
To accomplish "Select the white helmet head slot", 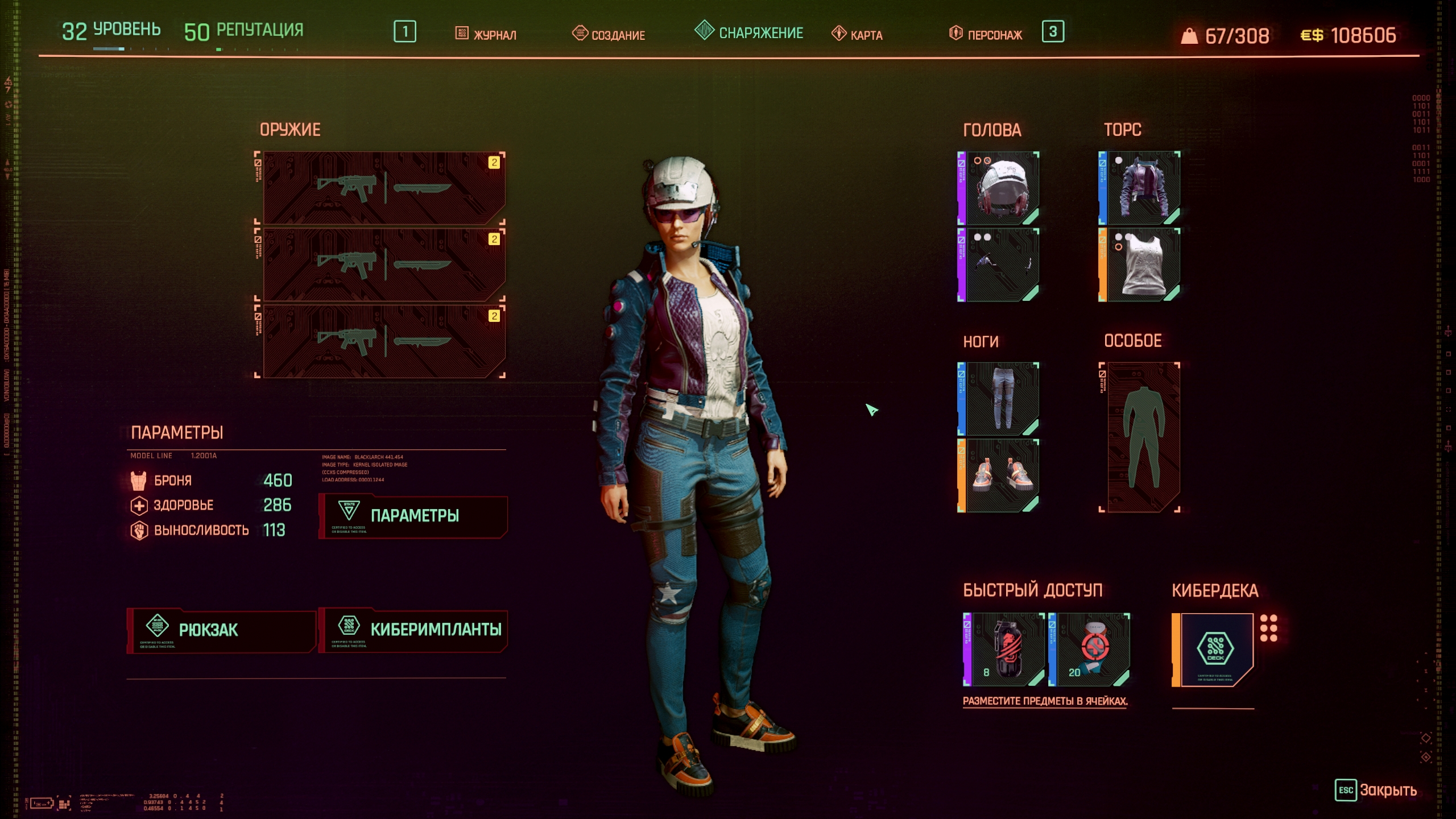I will coord(999,188).
